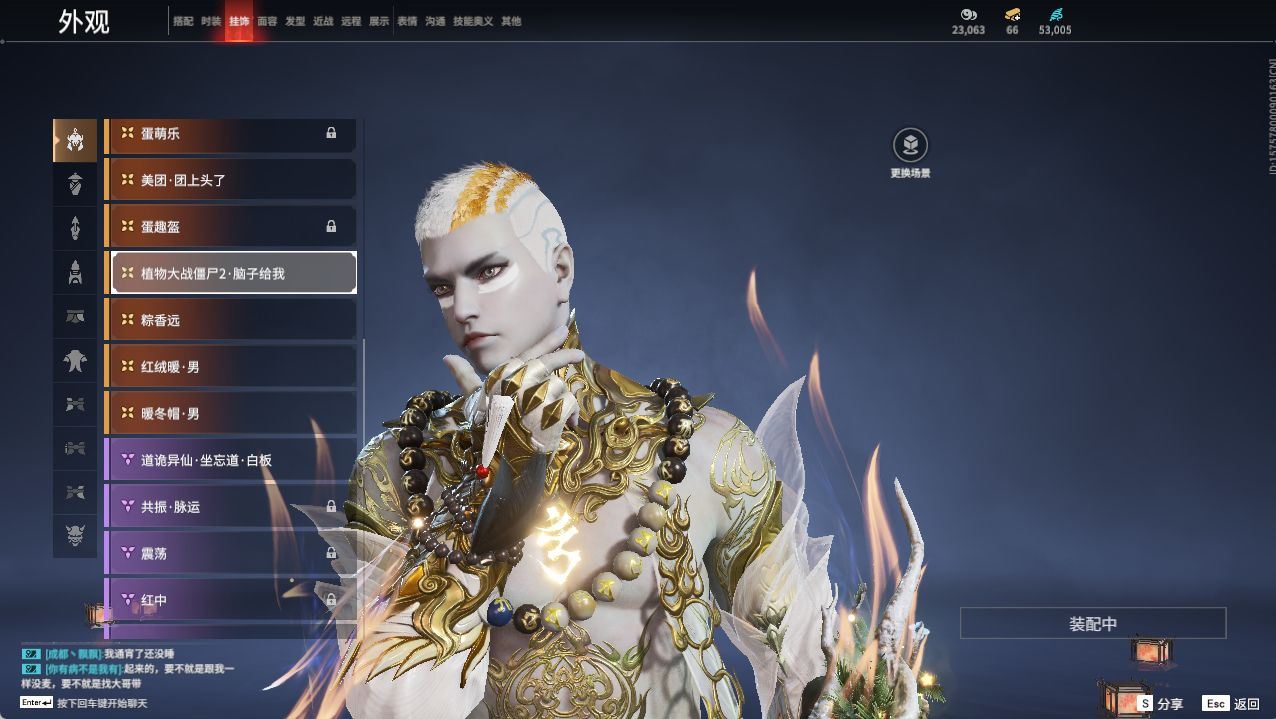The width and height of the screenshot is (1276, 719).
Task: Select the 面容 tab
Action: pos(267,21)
